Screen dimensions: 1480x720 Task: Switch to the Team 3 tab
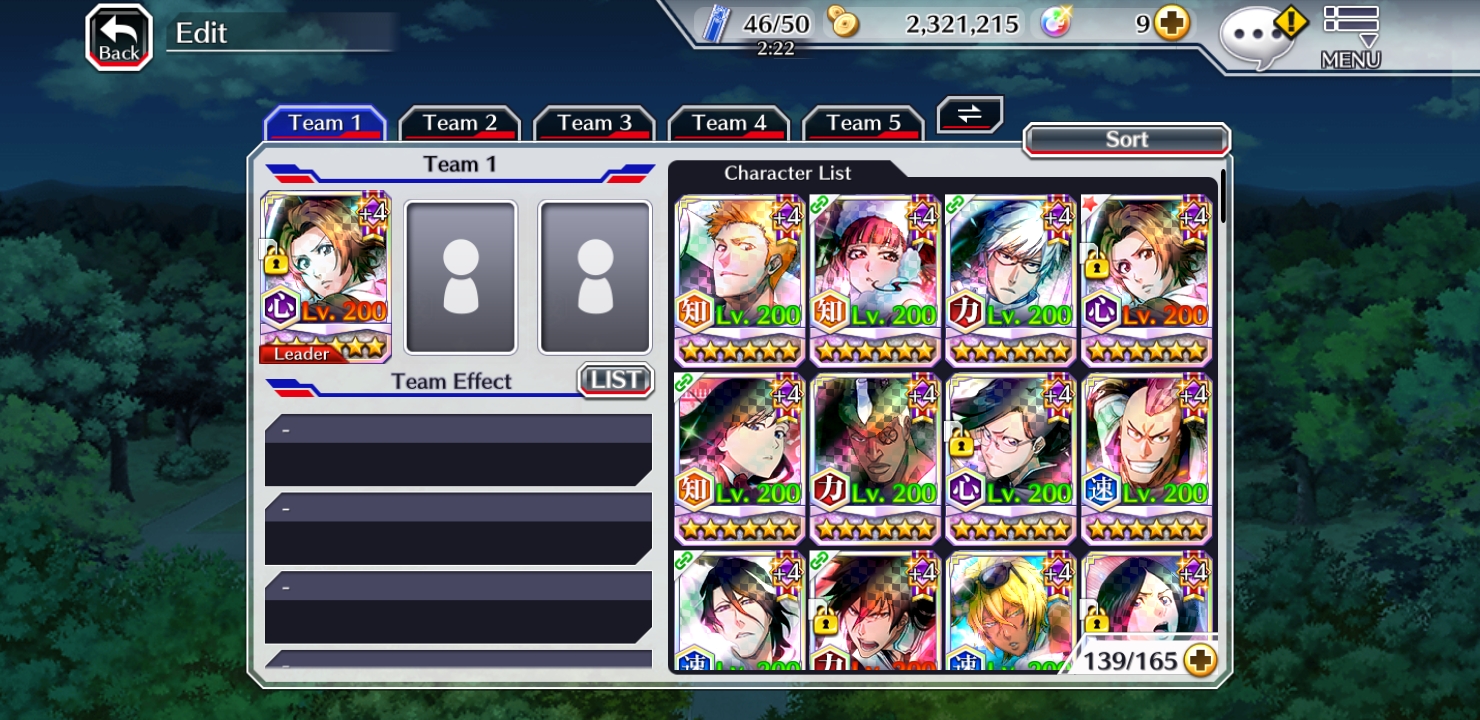pos(594,123)
